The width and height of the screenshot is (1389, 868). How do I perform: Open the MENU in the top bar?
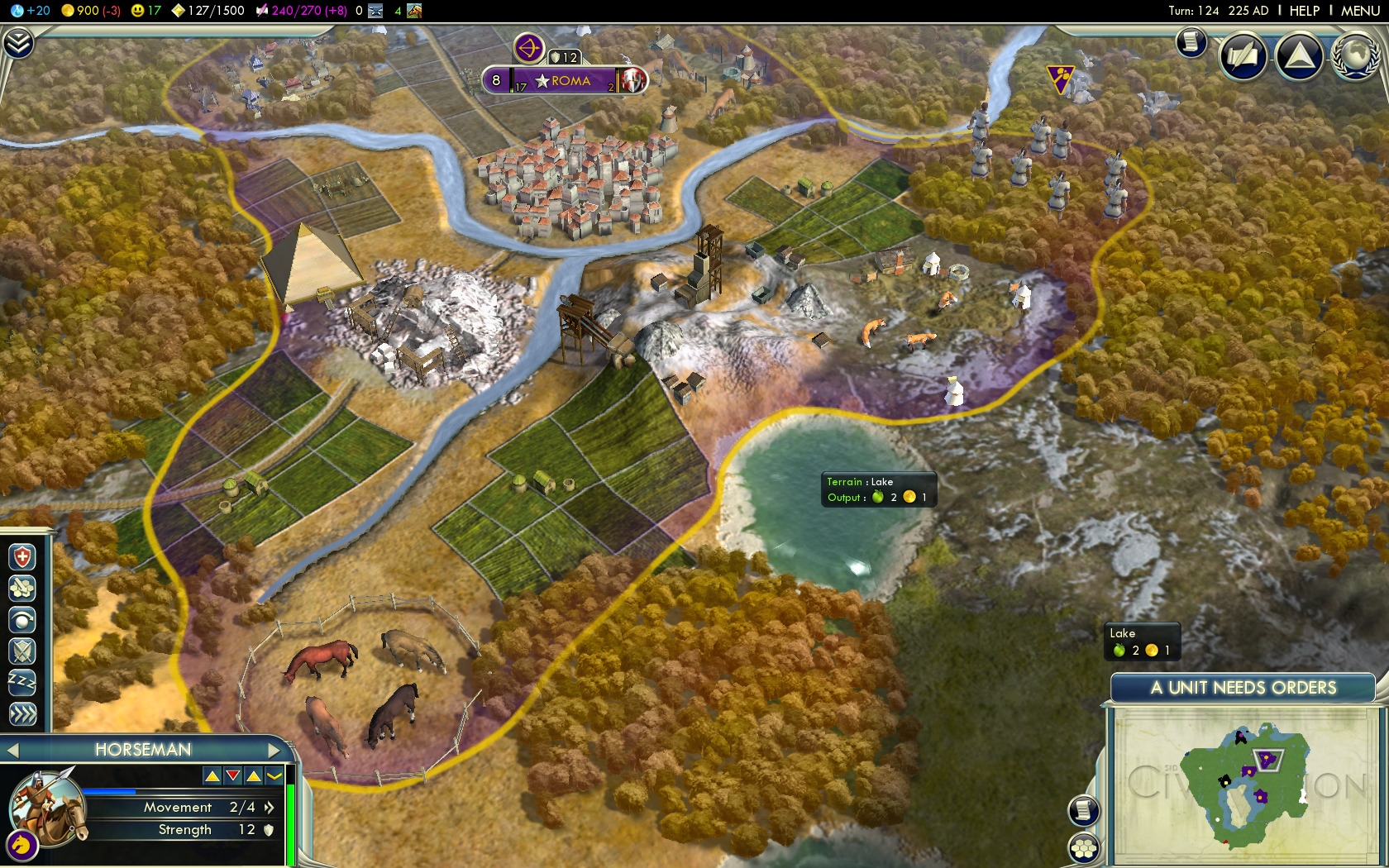point(1360,11)
